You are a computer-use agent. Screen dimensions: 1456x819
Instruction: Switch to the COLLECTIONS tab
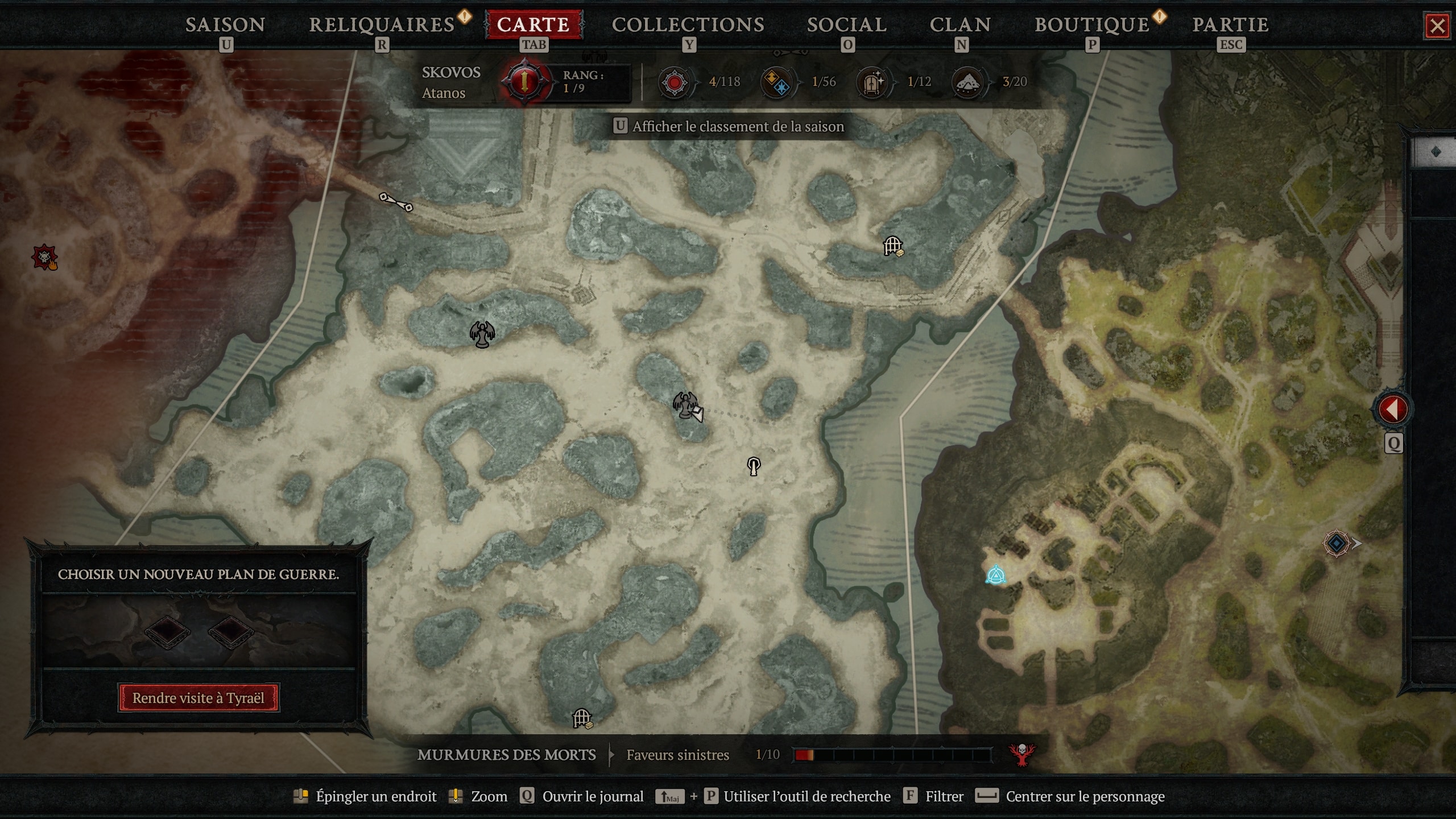688,24
